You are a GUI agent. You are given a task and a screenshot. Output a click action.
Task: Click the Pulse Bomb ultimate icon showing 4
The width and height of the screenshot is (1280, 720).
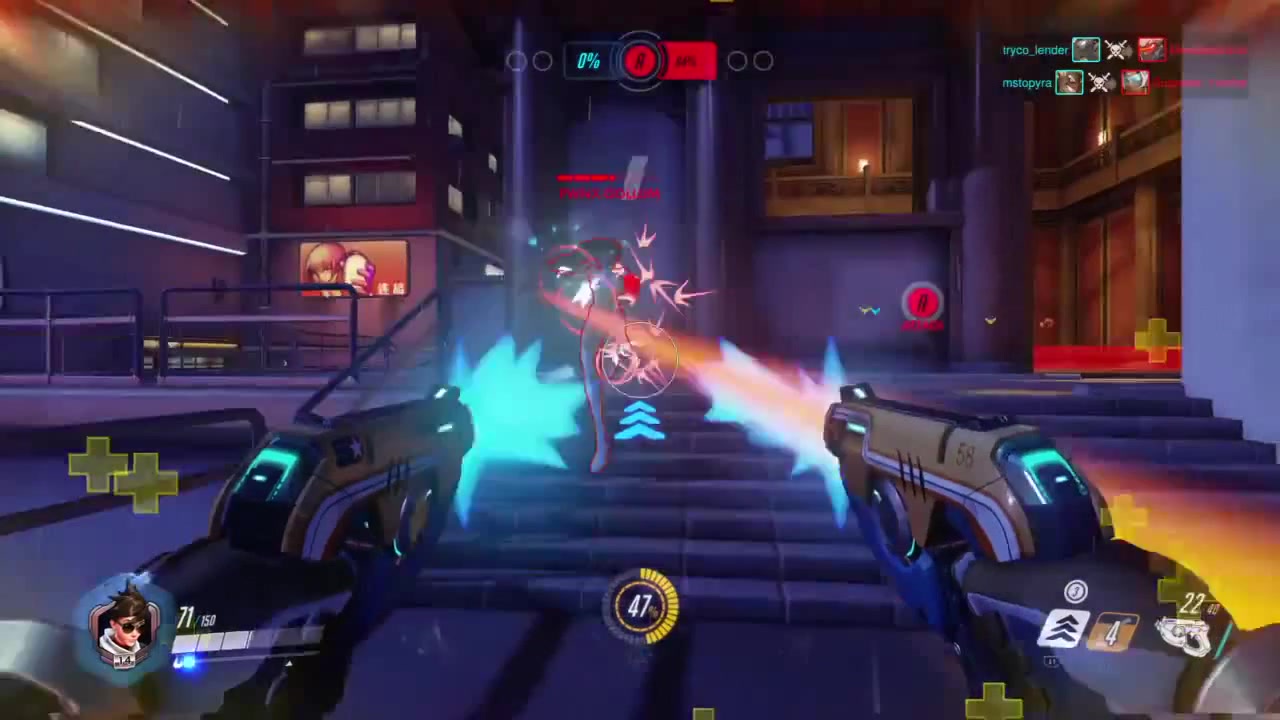coord(1113,630)
